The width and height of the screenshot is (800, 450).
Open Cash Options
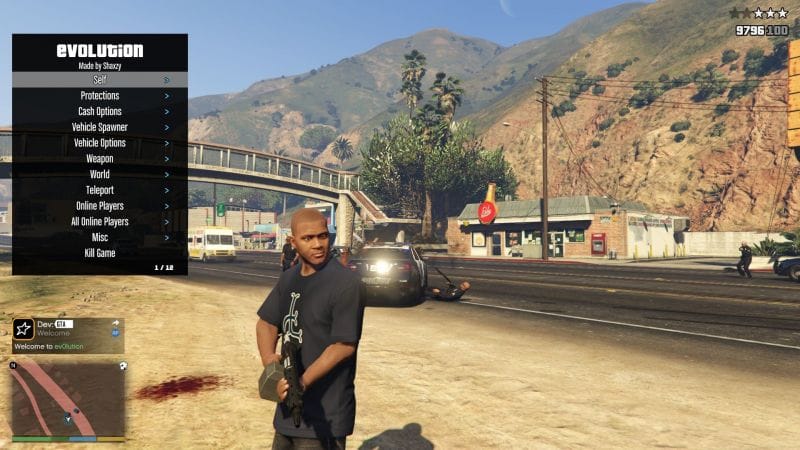[99, 111]
